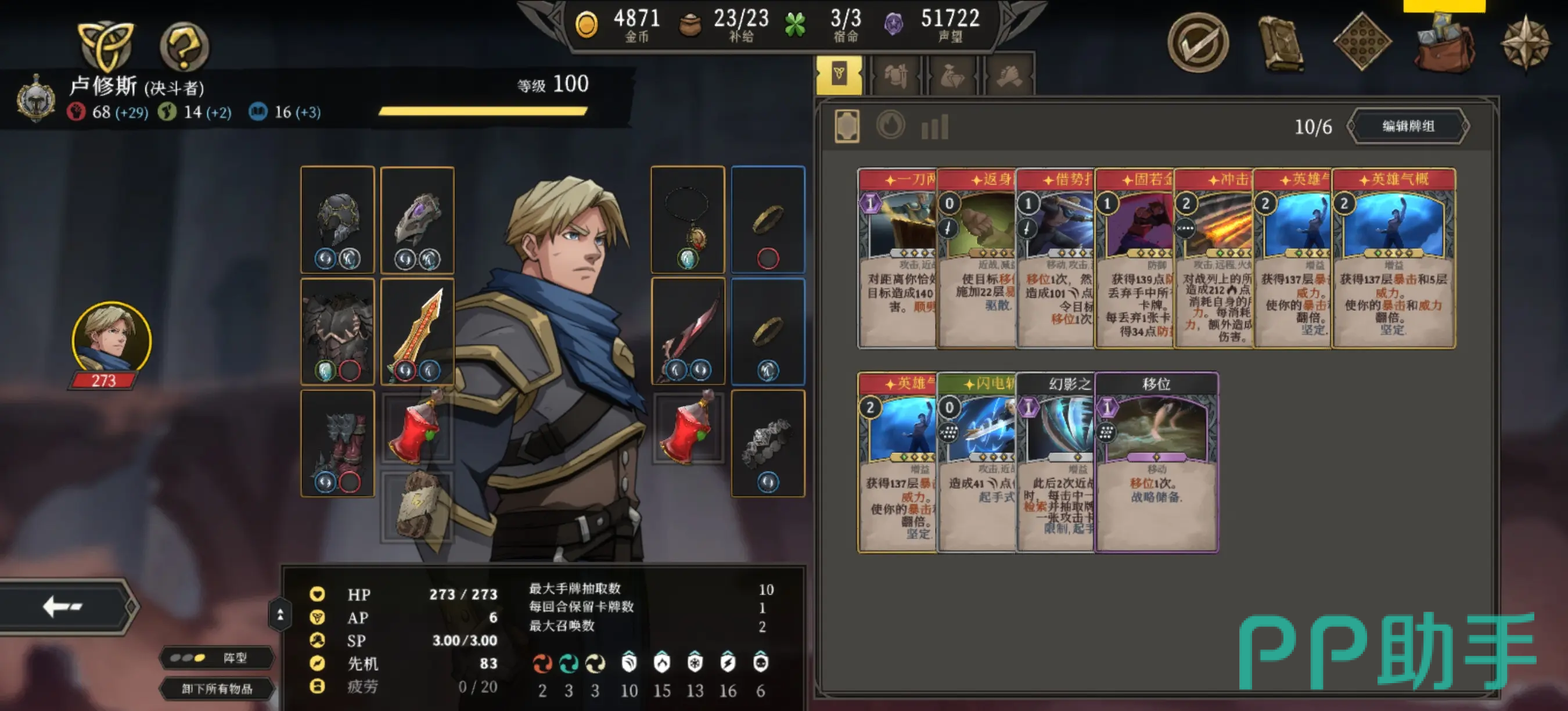
Task: Choose the 移位 card in the deck
Action: (x=1156, y=462)
